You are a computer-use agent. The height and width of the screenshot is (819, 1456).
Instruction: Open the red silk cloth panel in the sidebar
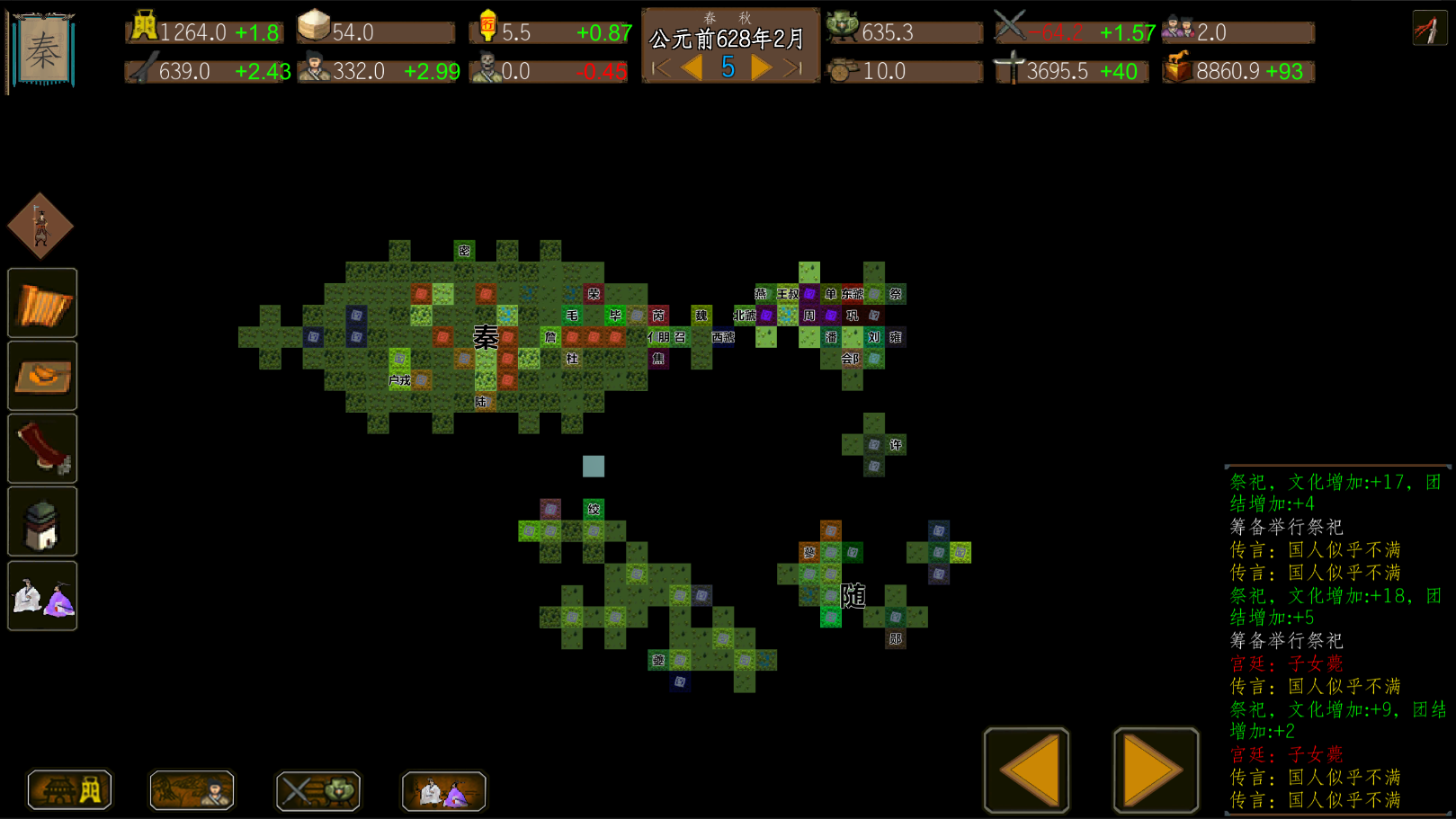tap(41, 448)
